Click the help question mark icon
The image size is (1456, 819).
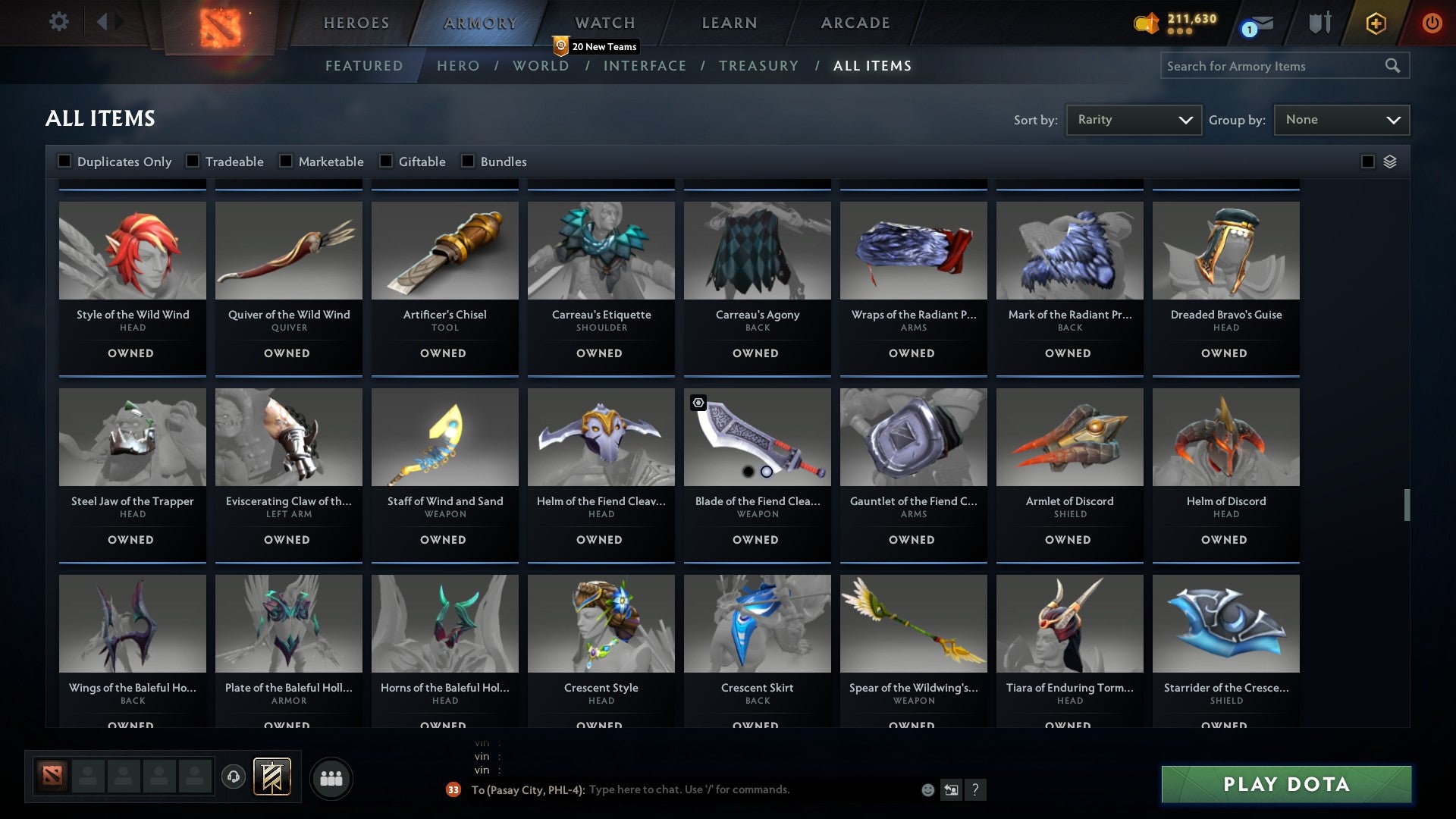975,789
